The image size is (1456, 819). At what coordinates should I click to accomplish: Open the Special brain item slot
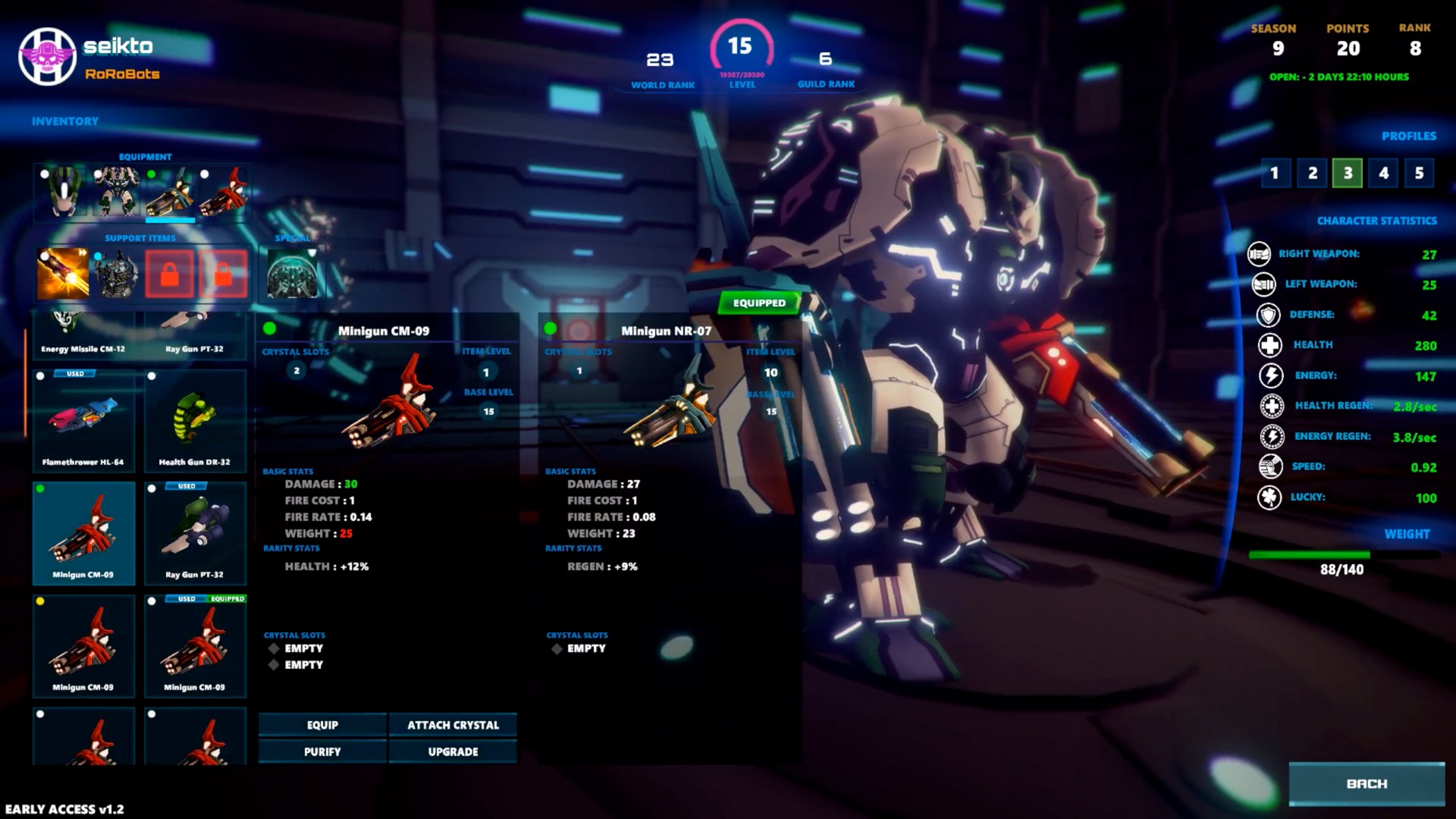(293, 273)
